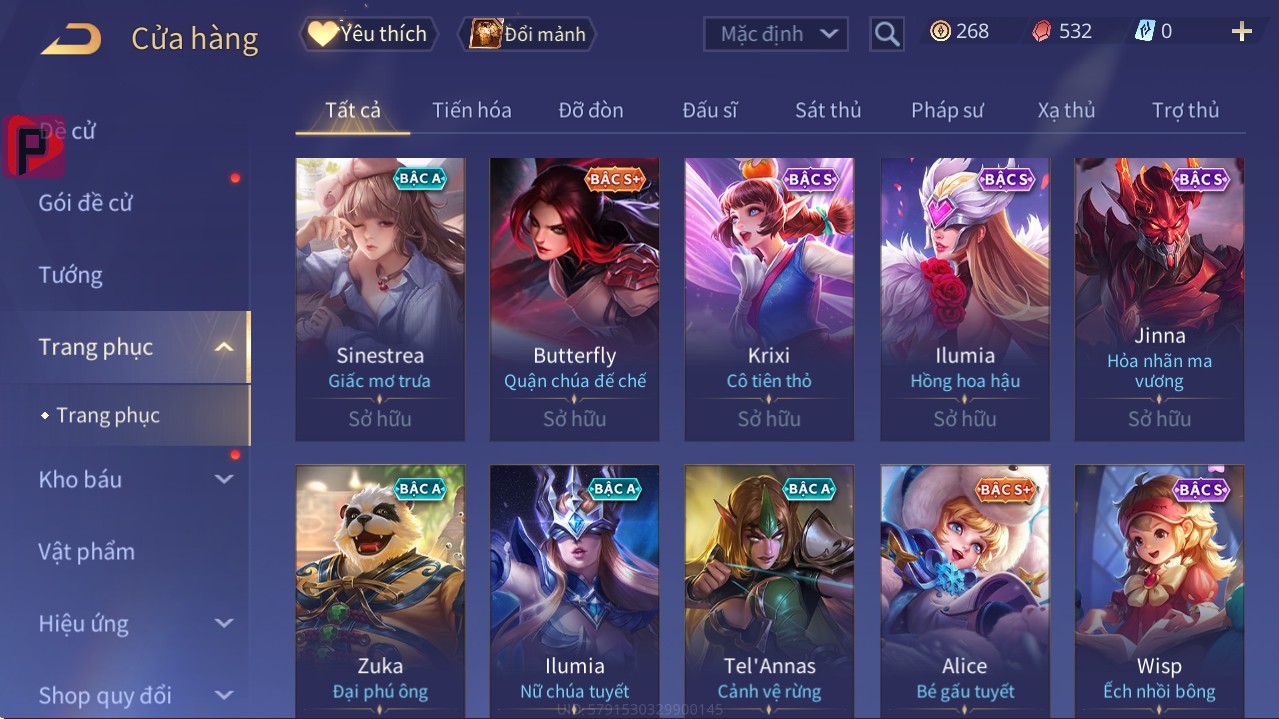Show the Đấu sĩ skins tab

709,110
